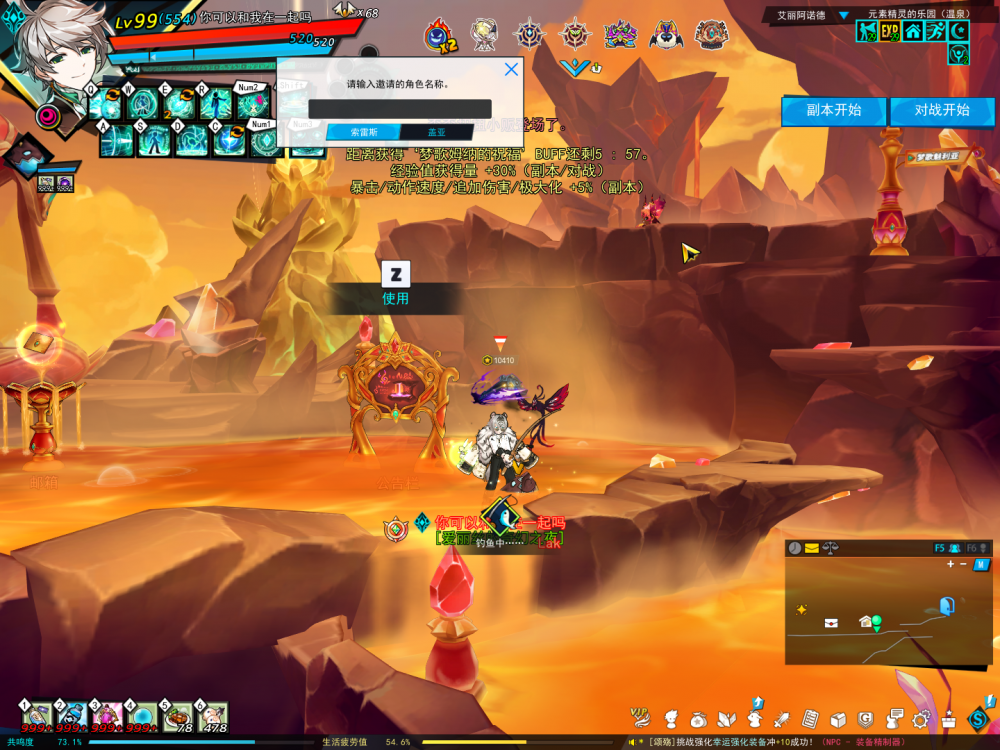This screenshot has width=1000, height=750.
Task: Switch to the 盖亚 server tab
Action: [x=437, y=132]
